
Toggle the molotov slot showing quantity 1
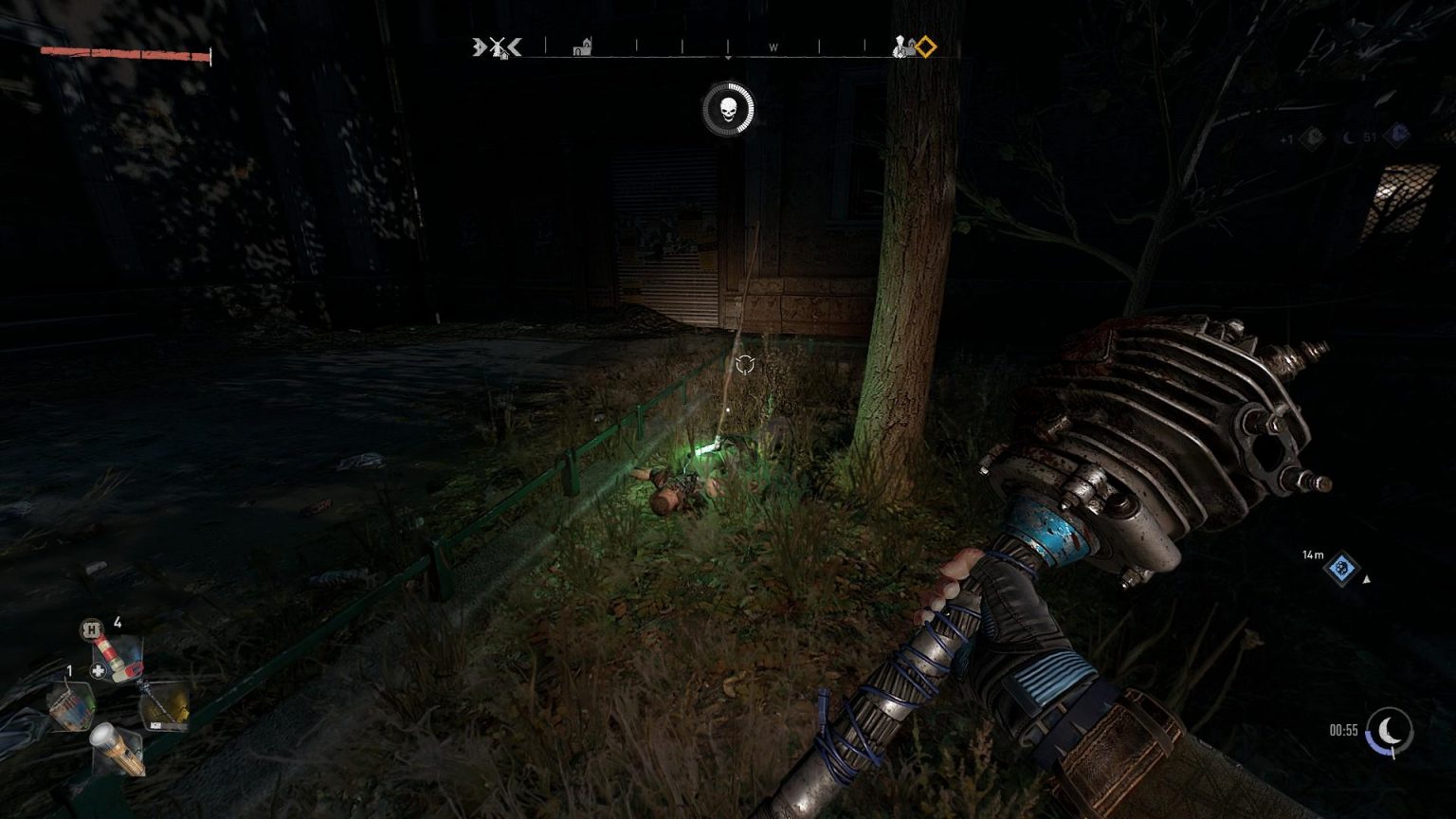coord(71,706)
